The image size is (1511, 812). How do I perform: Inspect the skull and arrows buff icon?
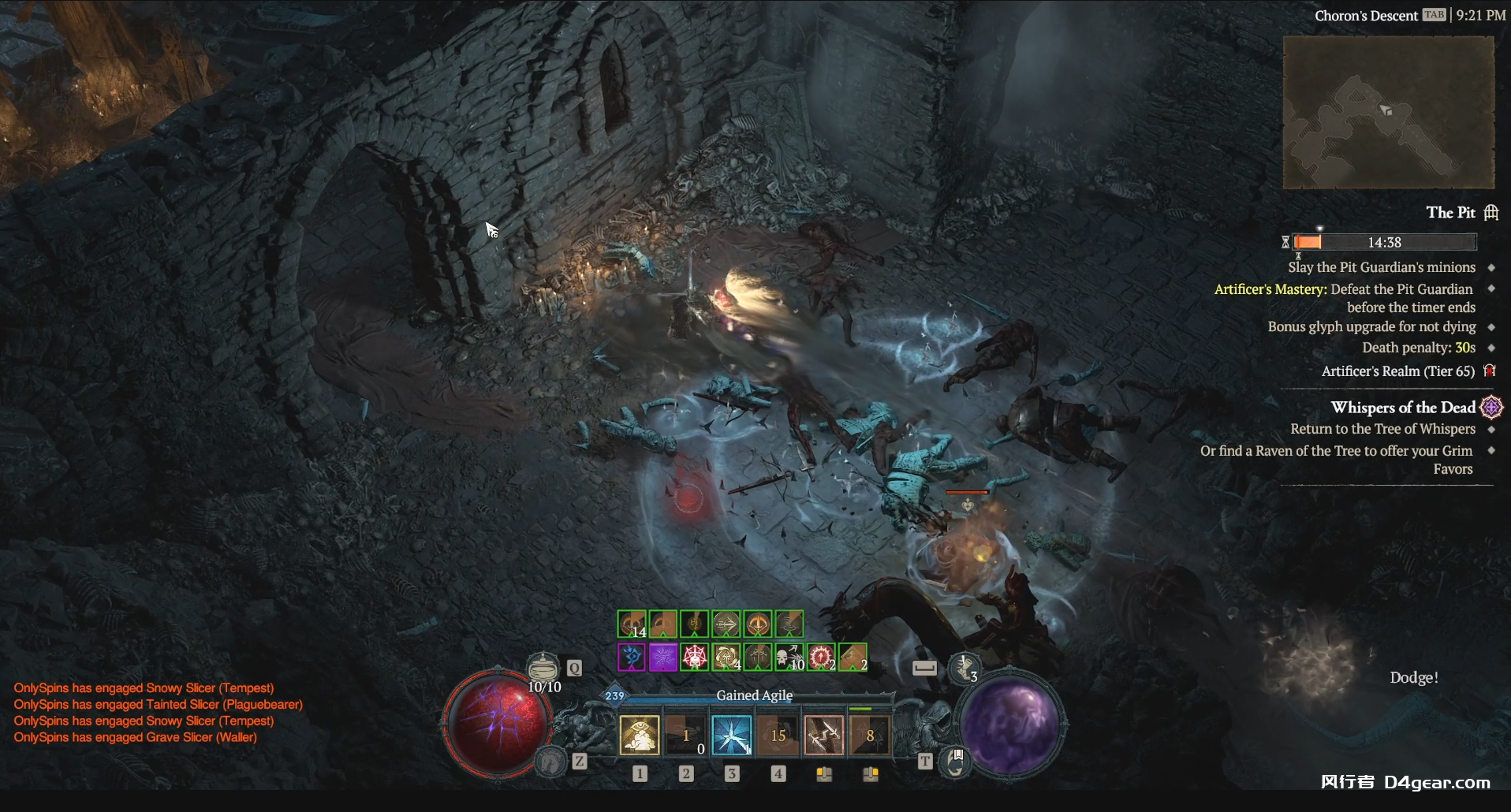coord(789,657)
